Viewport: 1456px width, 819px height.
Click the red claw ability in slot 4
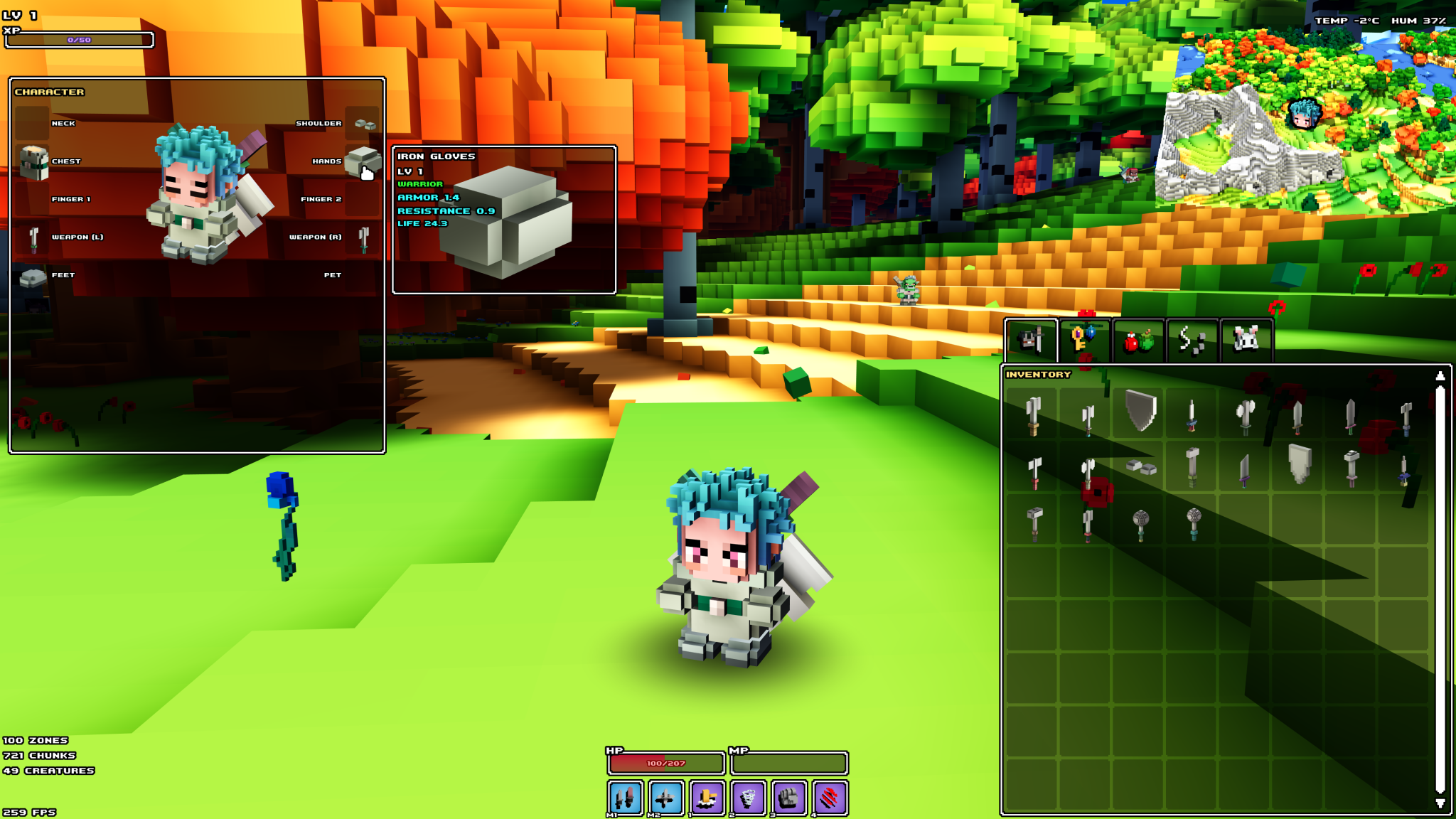[x=830, y=798]
